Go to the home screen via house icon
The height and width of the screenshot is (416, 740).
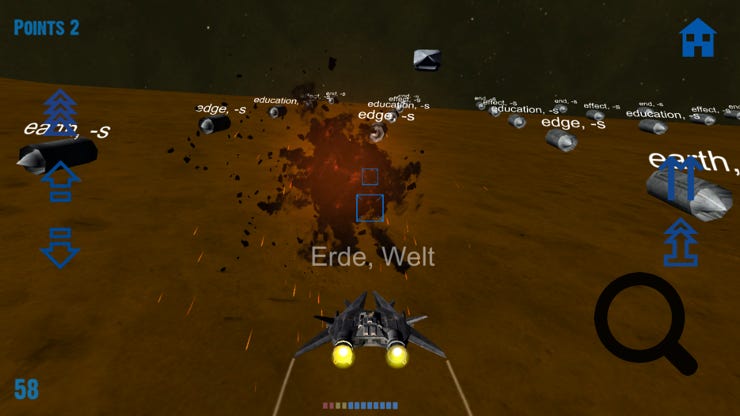point(697,38)
